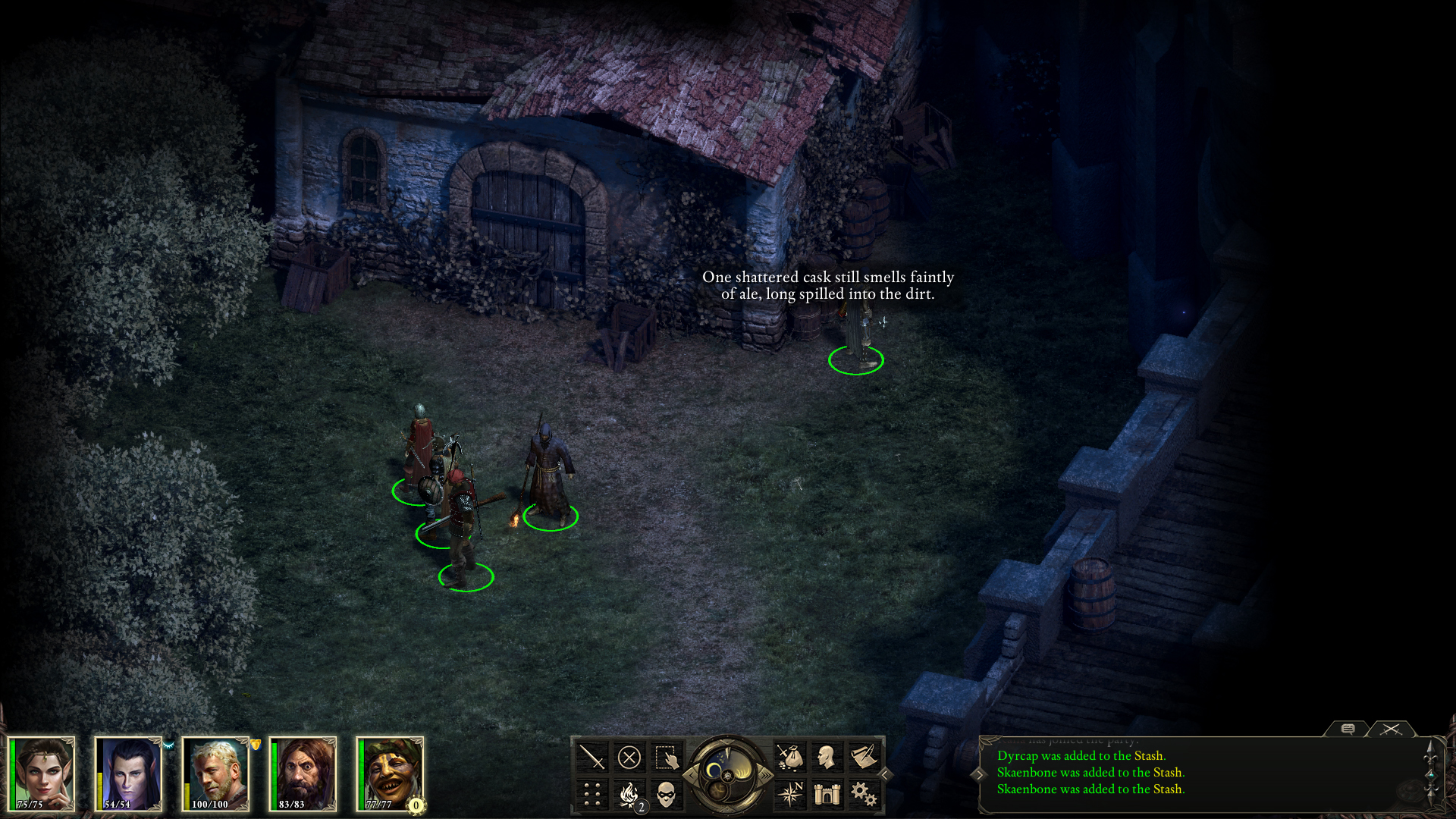Image resolution: width=1456 pixels, height=819 pixels.
Task: Open the journal scroll and quill
Action: click(864, 757)
